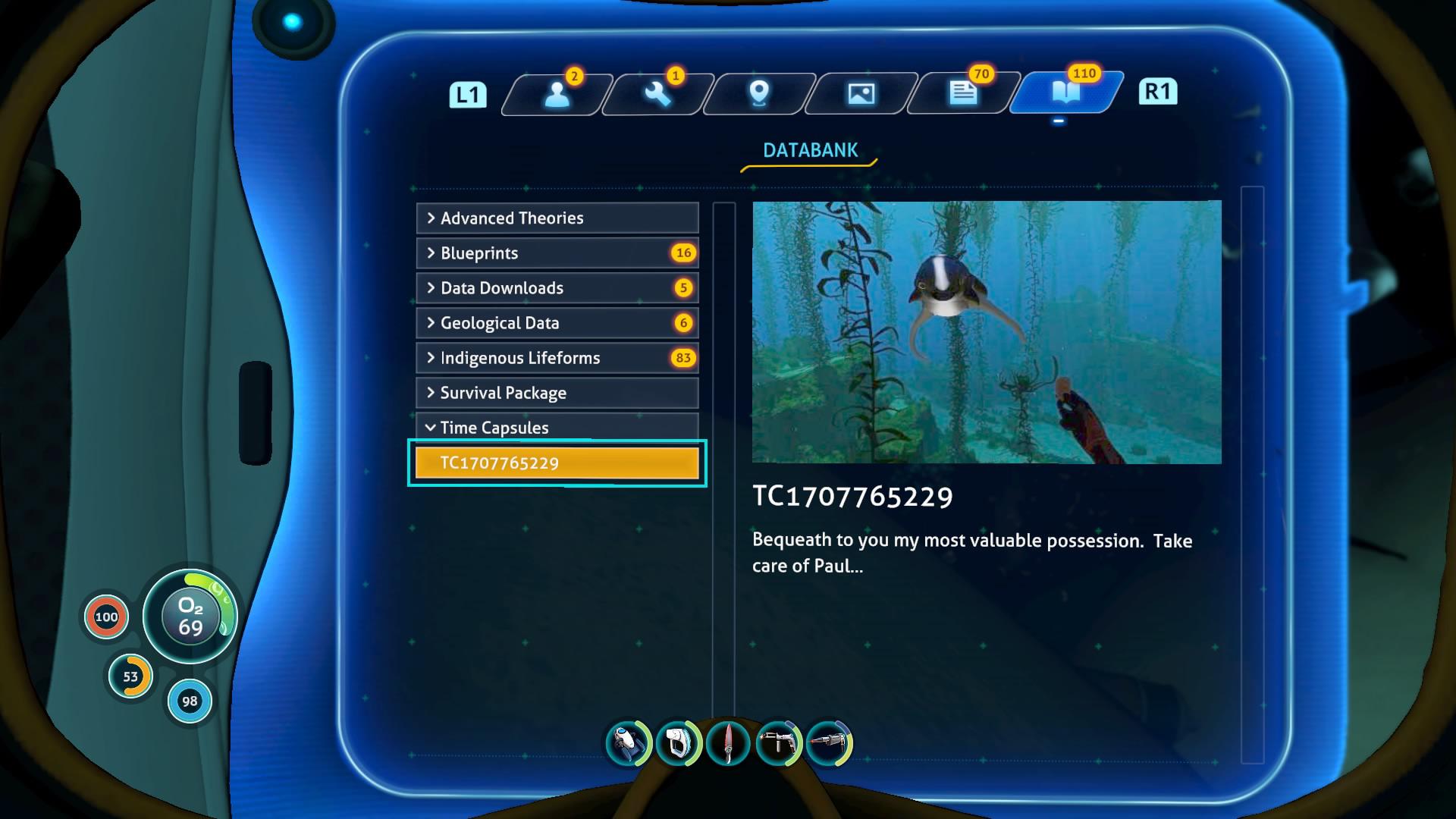Open the data log document tab

coord(961,93)
